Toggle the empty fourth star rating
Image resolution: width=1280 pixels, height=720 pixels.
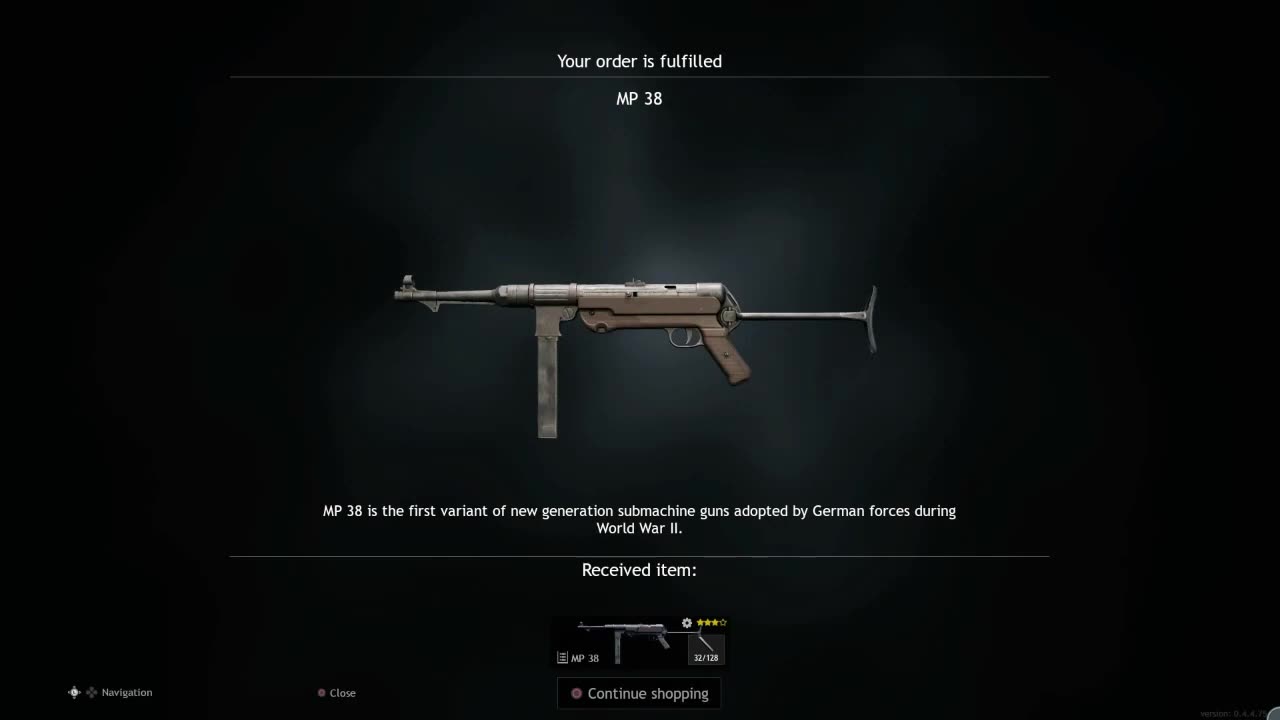(x=723, y=622)
